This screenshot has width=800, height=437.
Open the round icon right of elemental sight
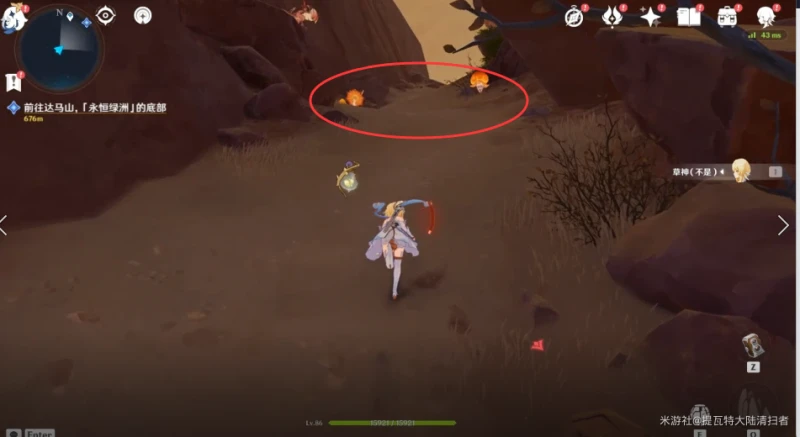[x=143, y=16]
